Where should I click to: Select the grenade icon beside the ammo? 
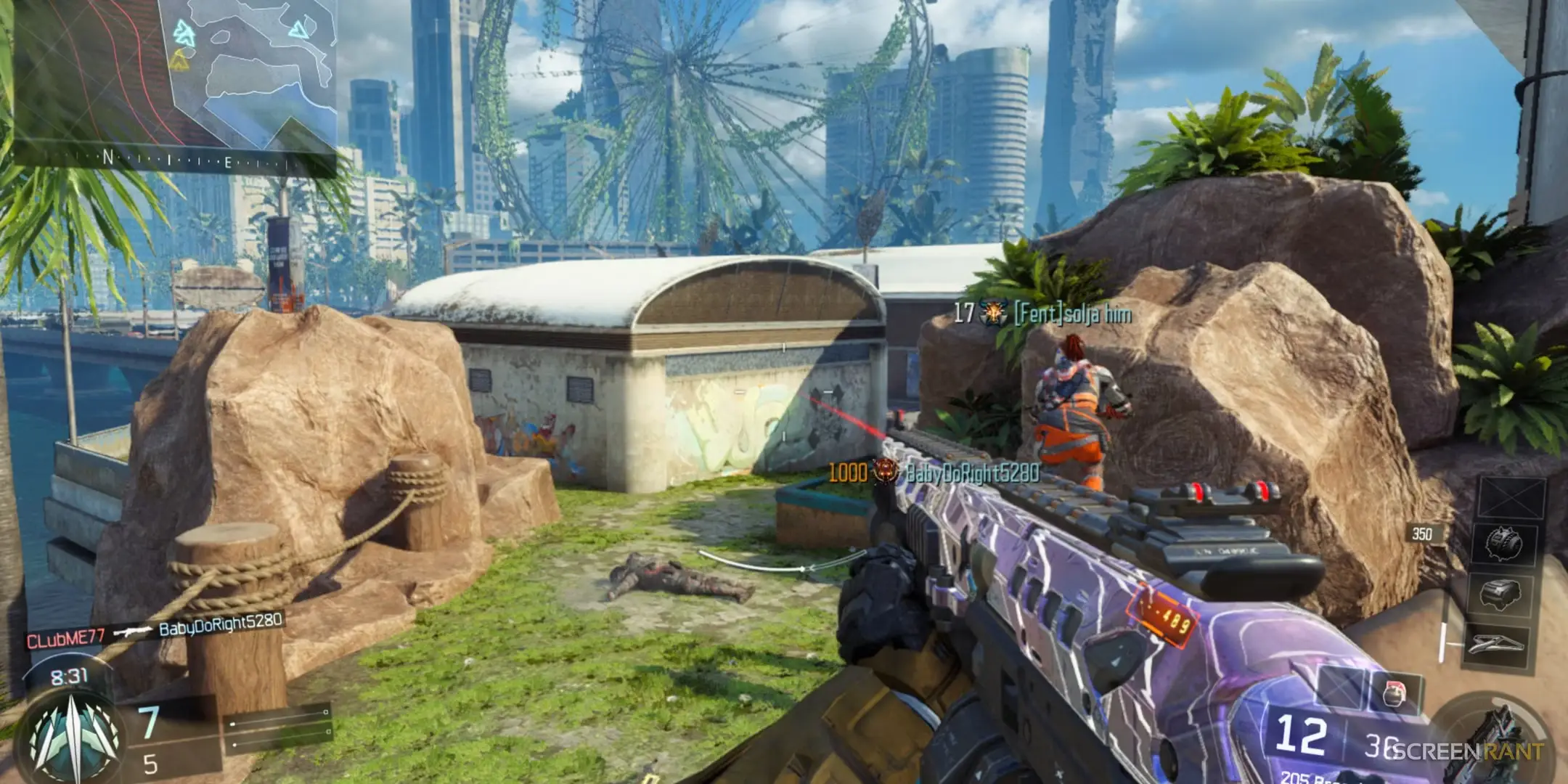[1394, 694]
